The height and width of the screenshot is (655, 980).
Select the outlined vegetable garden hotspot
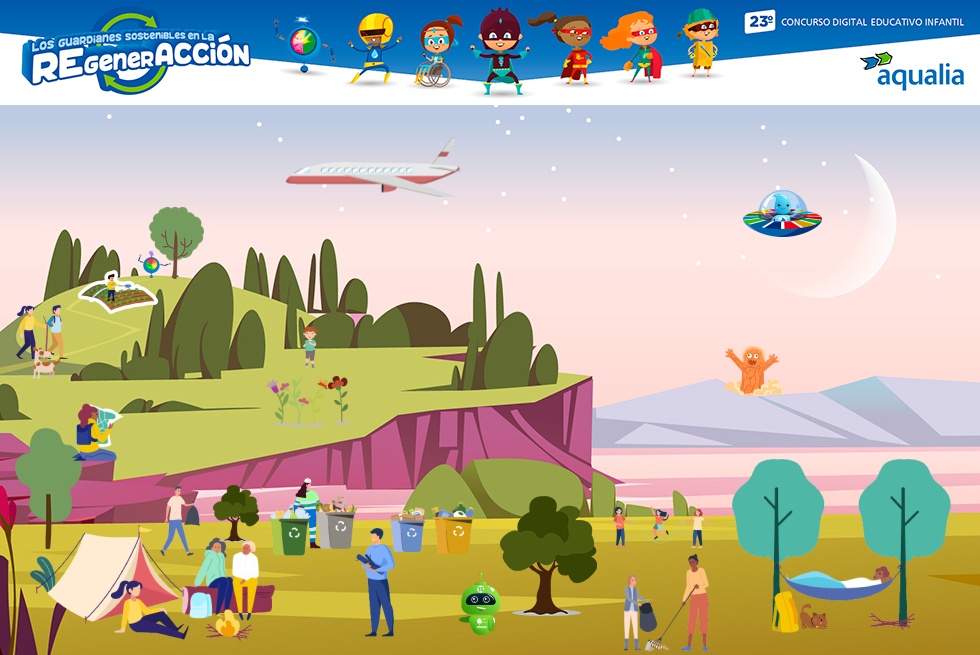(x=120, y=292)
